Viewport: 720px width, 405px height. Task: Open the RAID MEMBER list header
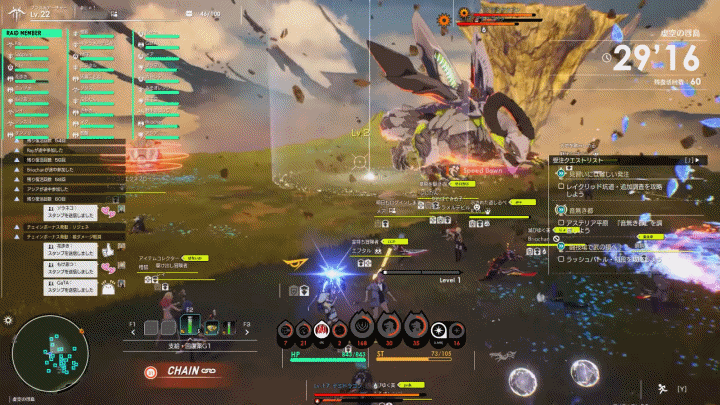click(x=31, y=32)
